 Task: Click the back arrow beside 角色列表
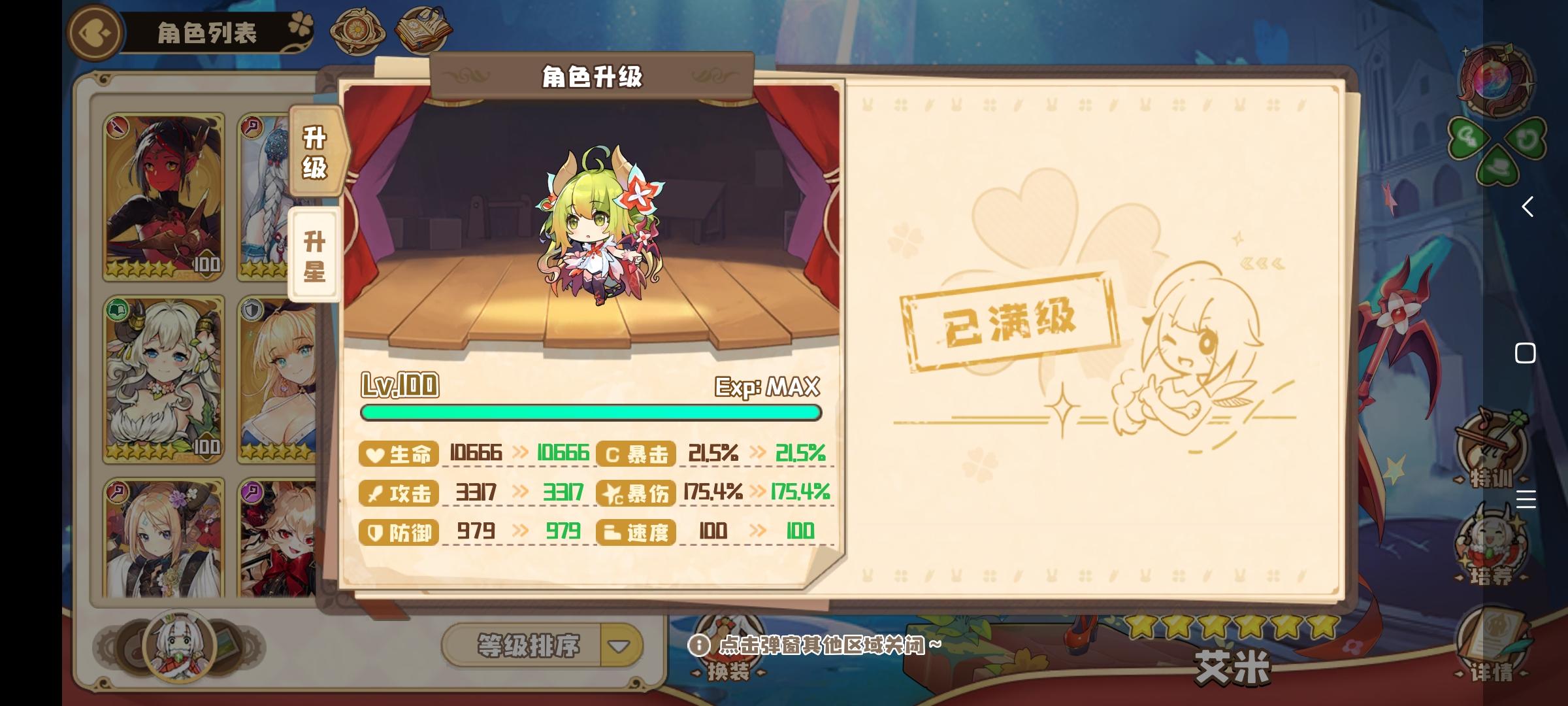93,33
